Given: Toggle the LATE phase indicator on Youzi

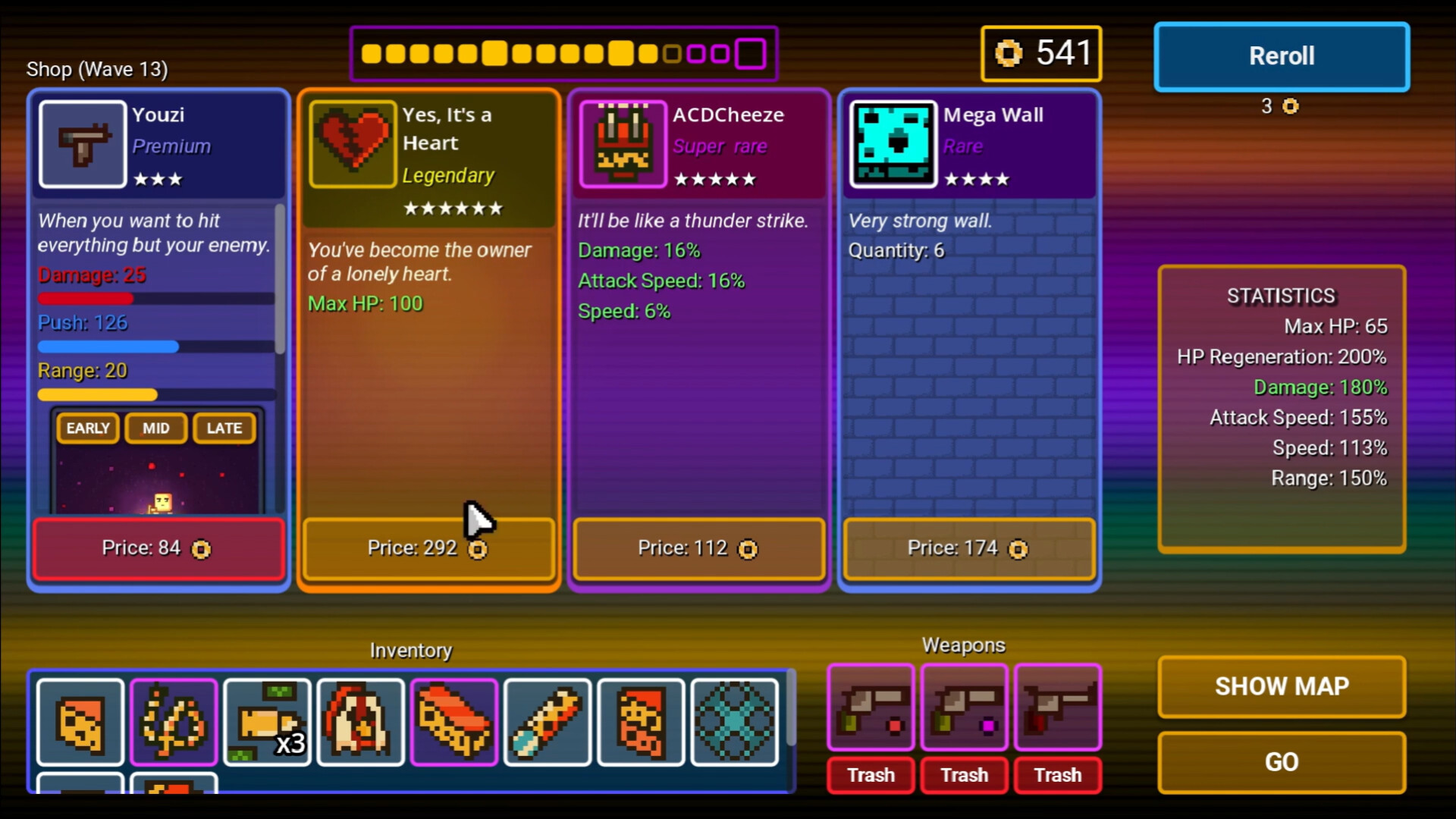Looking at the screenshot, I should tap(224, 428).
